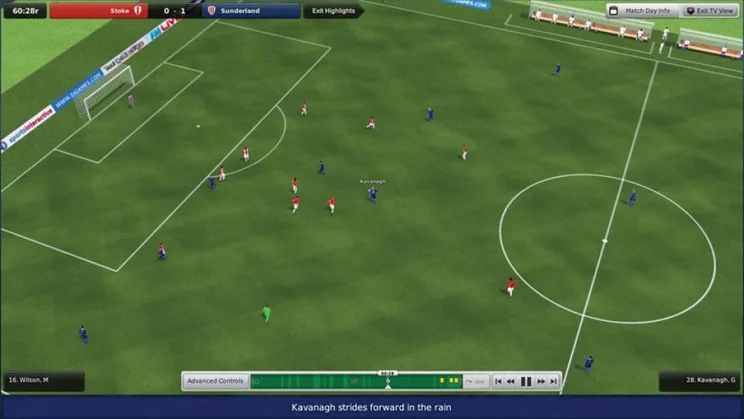The height and width of the screenshot is (419, 744).
Task: Open Advanced Controls
Action: (x=215, y=381)
